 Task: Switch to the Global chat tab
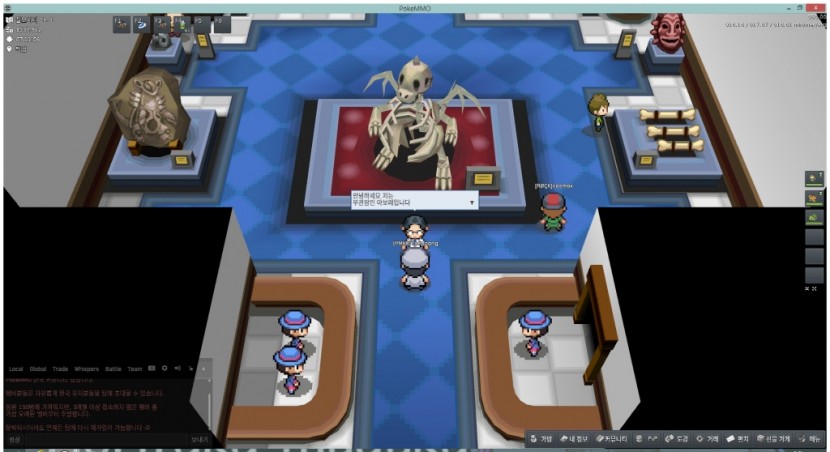tap(38, 369)
